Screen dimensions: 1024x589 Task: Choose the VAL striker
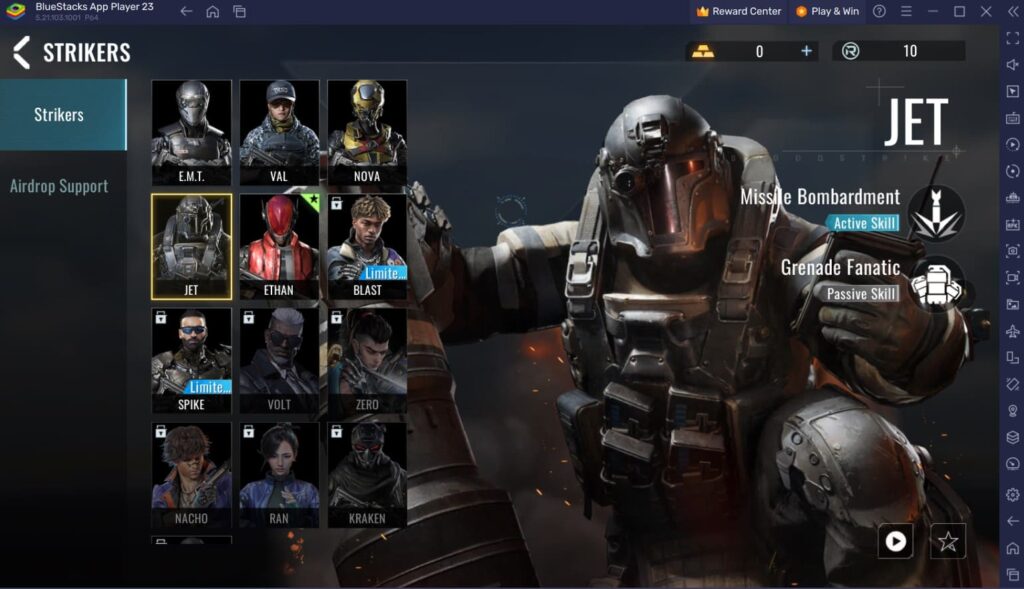click(279, 132)
